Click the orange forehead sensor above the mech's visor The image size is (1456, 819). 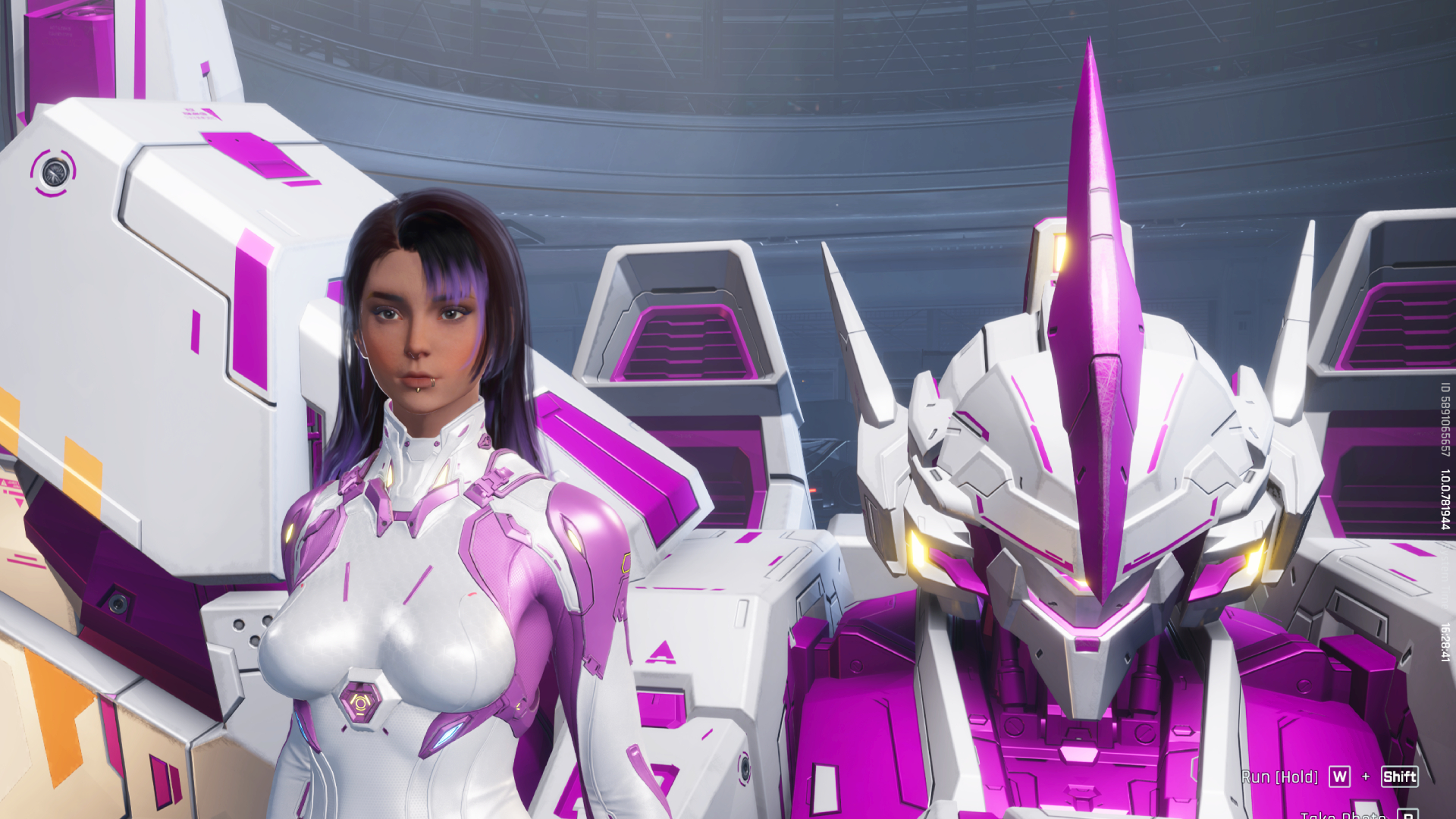click(x=1059, y=253)
